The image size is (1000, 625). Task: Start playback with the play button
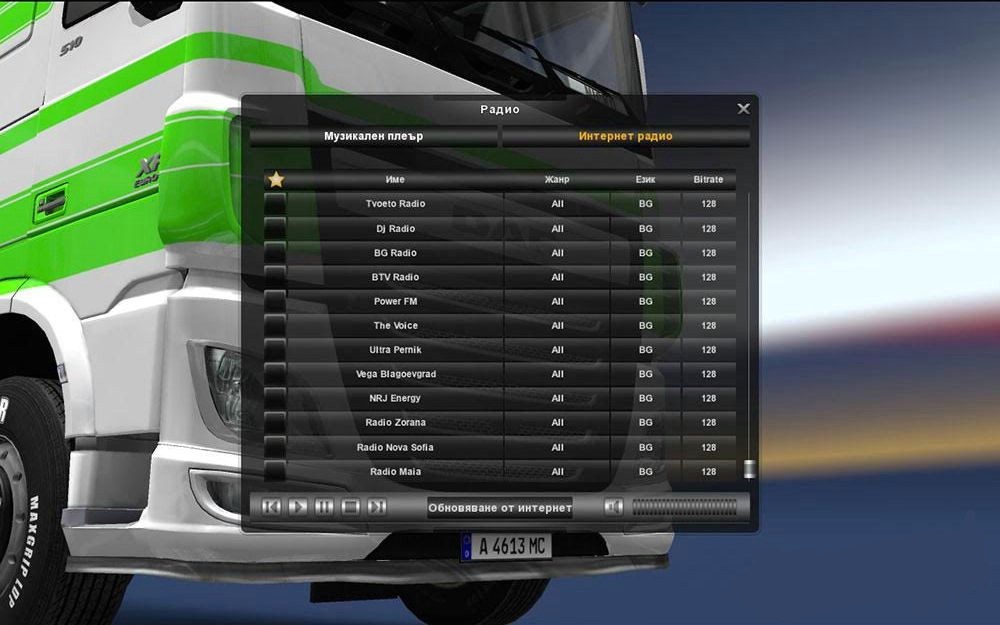pos(298,507)
